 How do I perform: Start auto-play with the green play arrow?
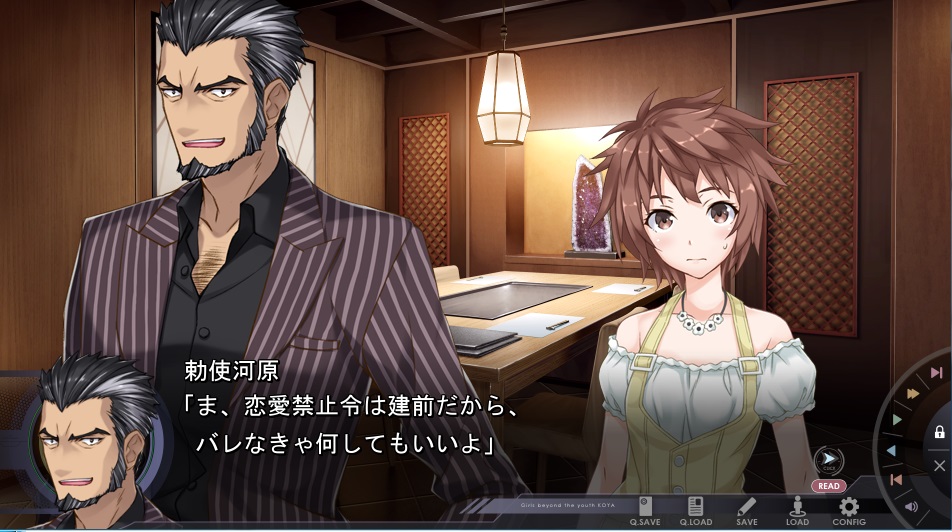[897, 420]
